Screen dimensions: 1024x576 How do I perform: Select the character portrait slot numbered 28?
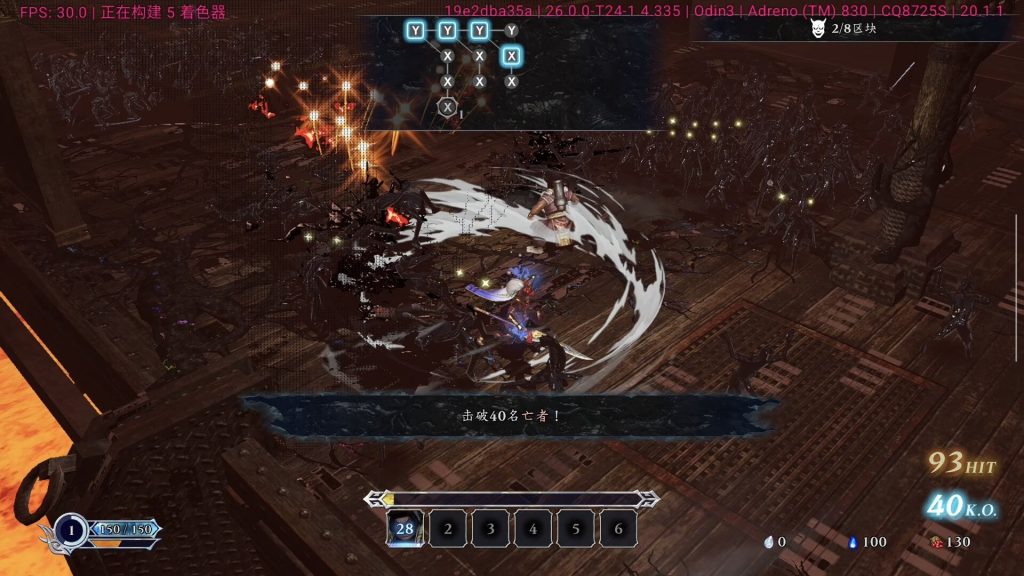point(404,528)
